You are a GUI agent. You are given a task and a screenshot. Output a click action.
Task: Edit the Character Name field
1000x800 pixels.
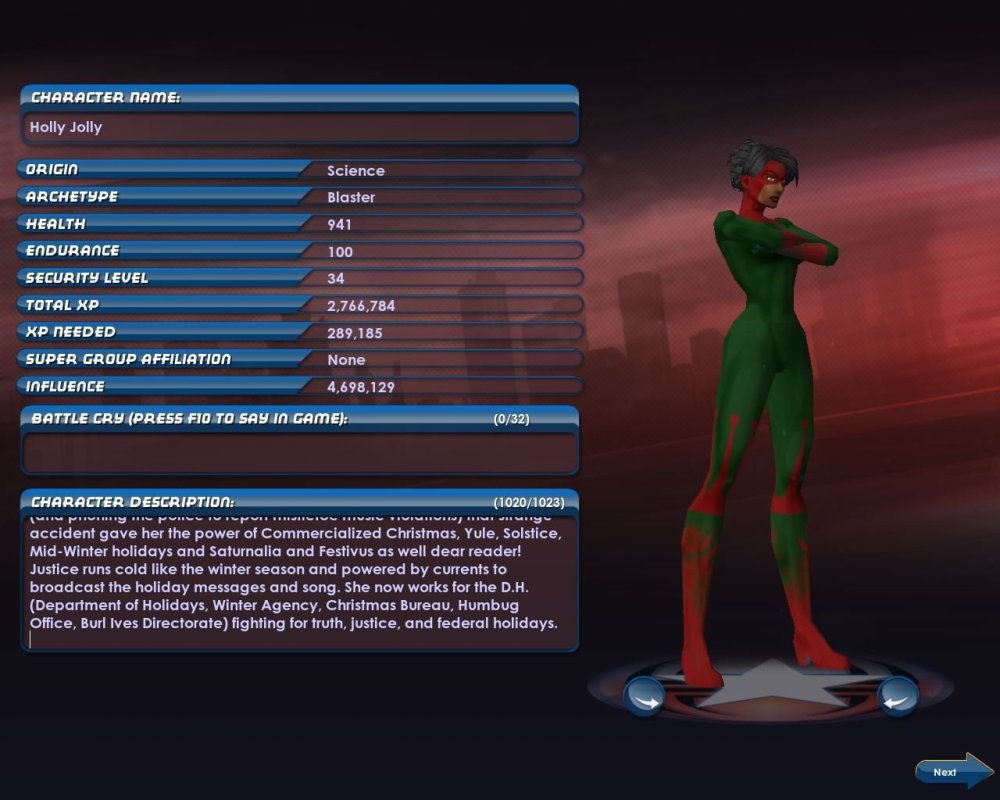pos(299,128)
